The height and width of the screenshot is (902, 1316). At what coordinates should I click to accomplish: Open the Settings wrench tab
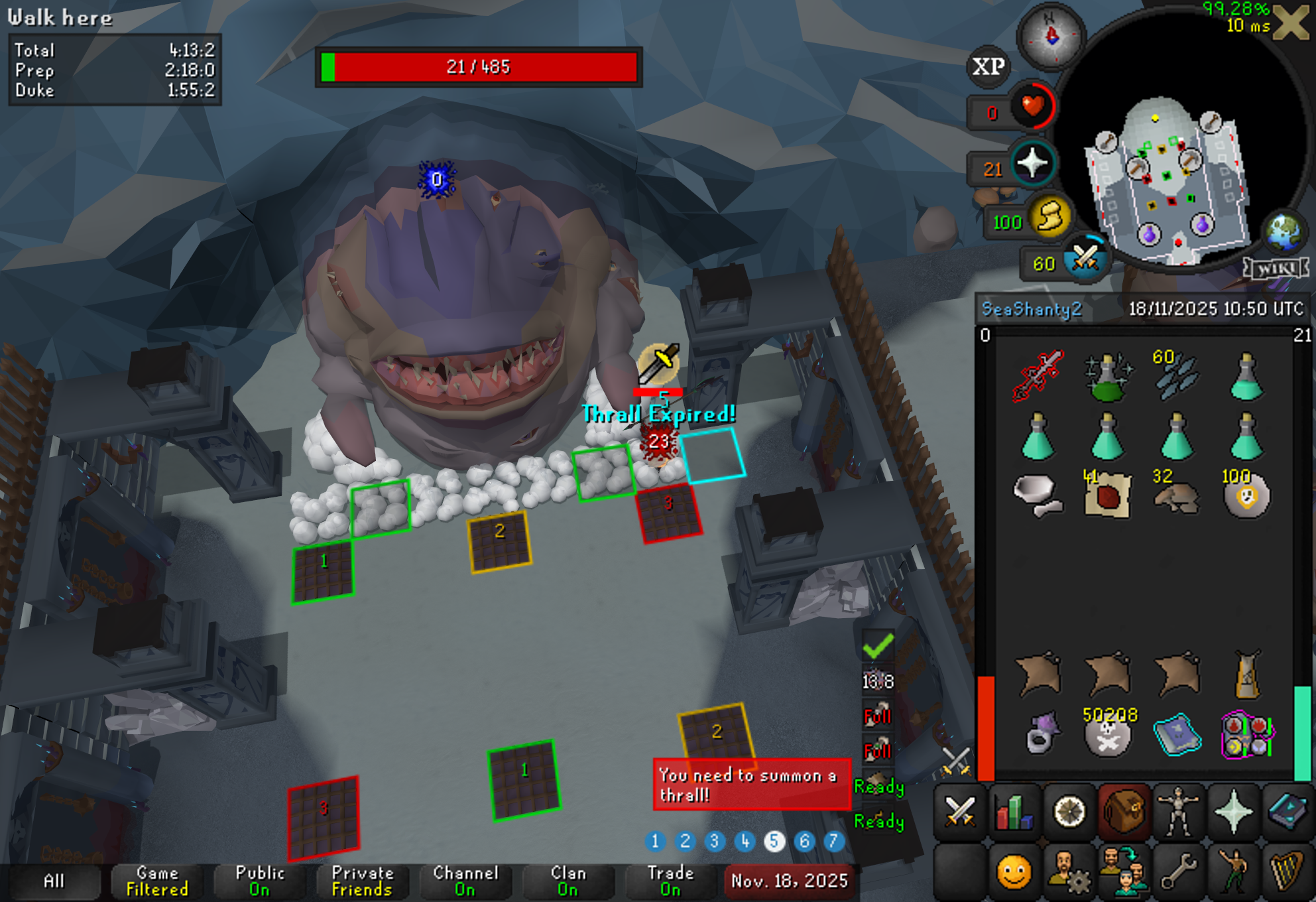(1178, 870)
